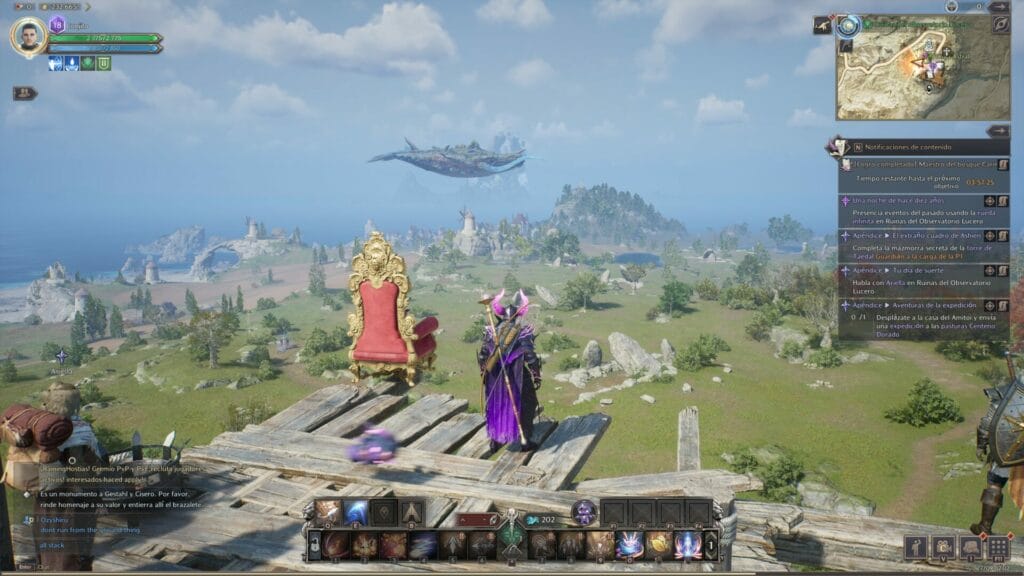Screen dimensions: 1024x576
Task: Use the blue swirling skill in upper hotbar
Action: coord(356,513)
